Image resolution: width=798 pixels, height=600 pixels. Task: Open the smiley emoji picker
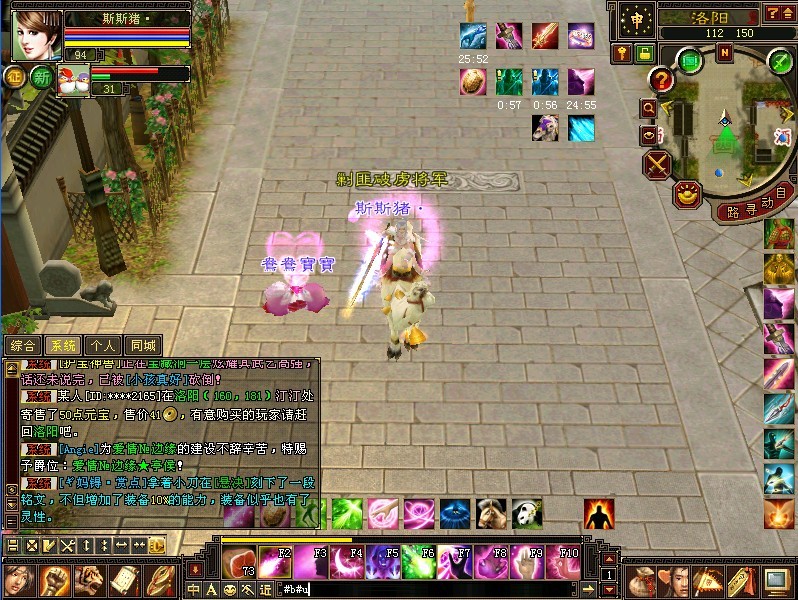pos(230,590)
